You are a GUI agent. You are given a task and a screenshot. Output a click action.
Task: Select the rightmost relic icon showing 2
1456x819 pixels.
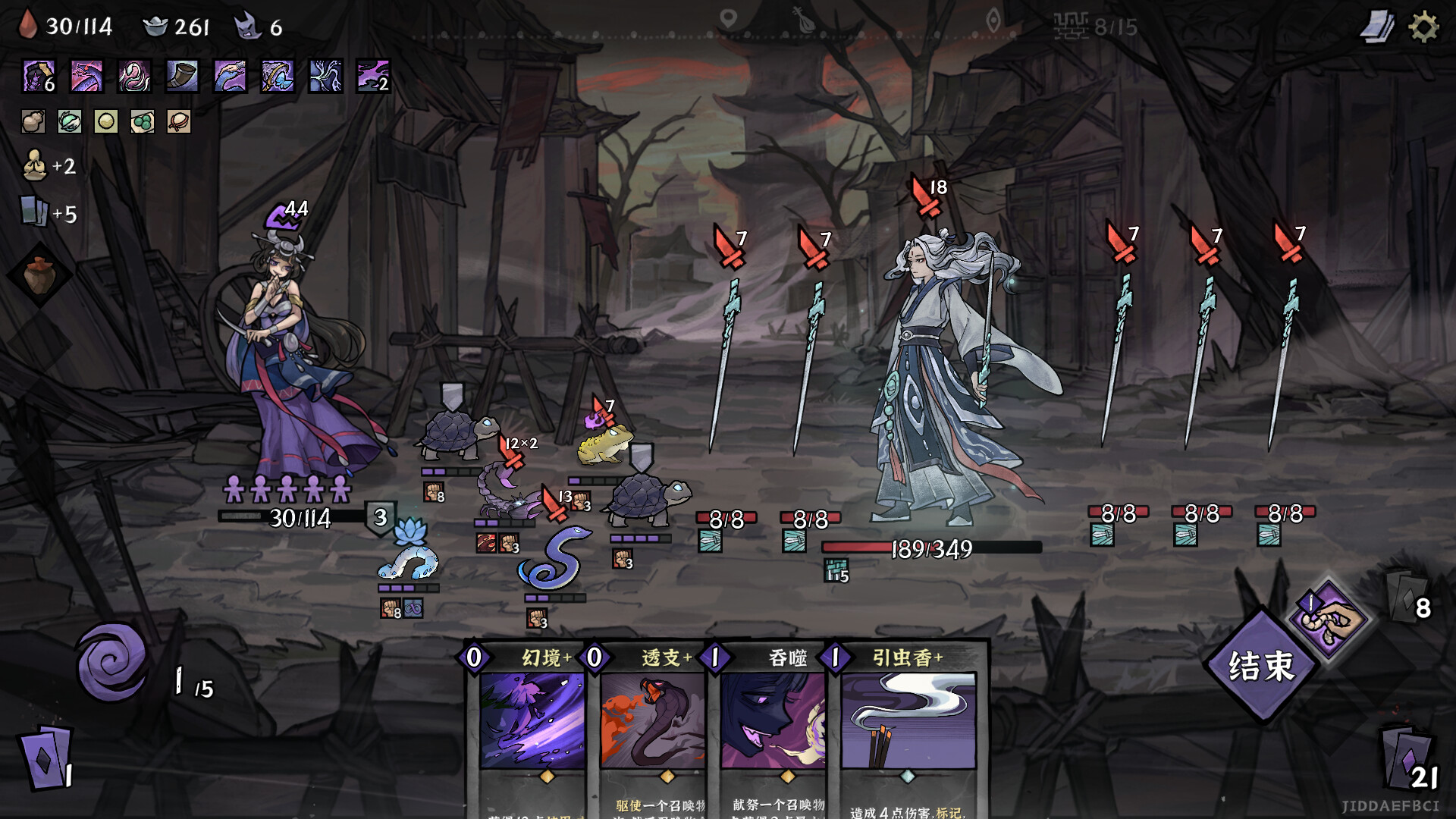372,76
